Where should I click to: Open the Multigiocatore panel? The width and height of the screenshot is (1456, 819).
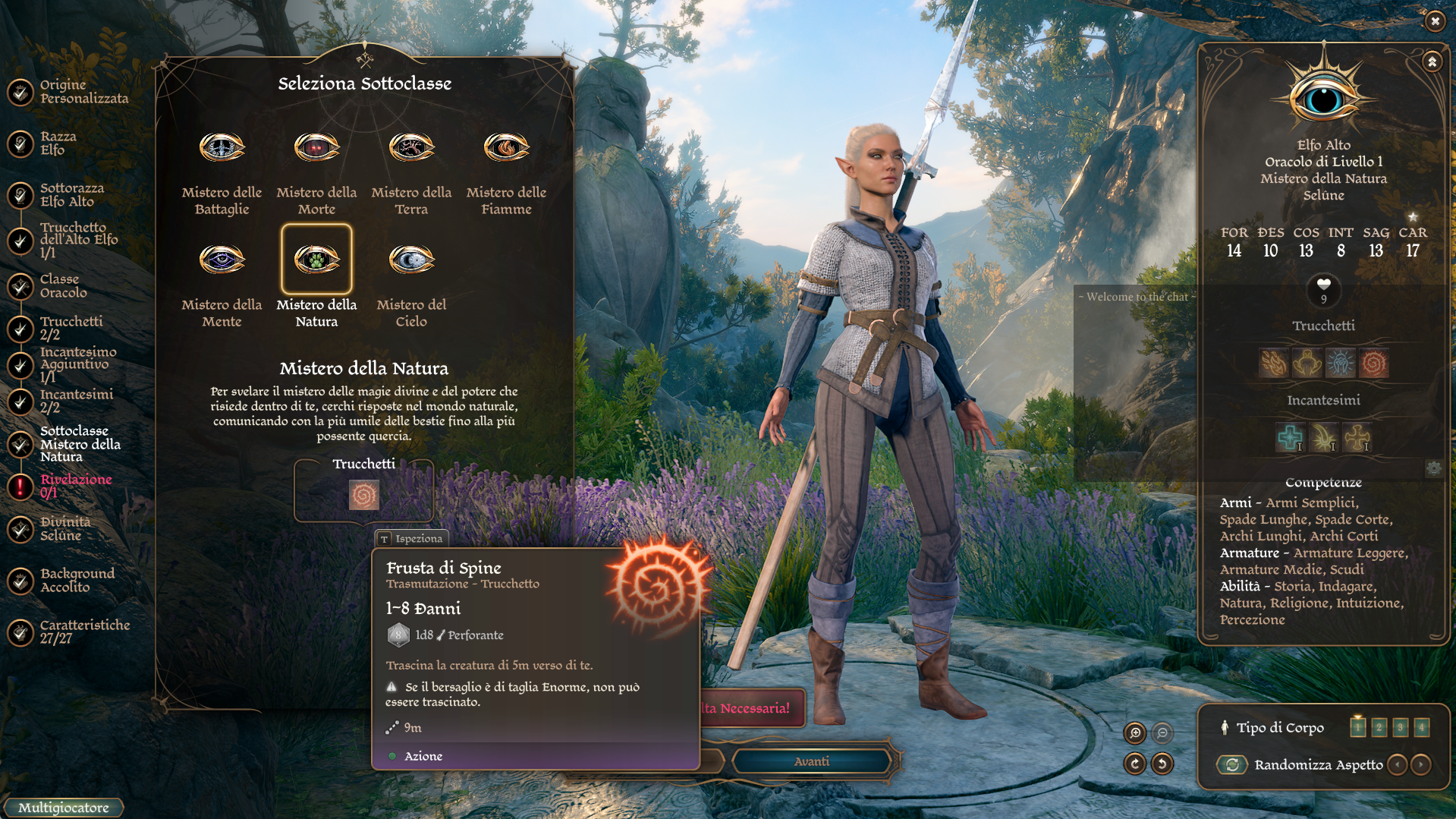pyautogui.click(x=64, y=808)
